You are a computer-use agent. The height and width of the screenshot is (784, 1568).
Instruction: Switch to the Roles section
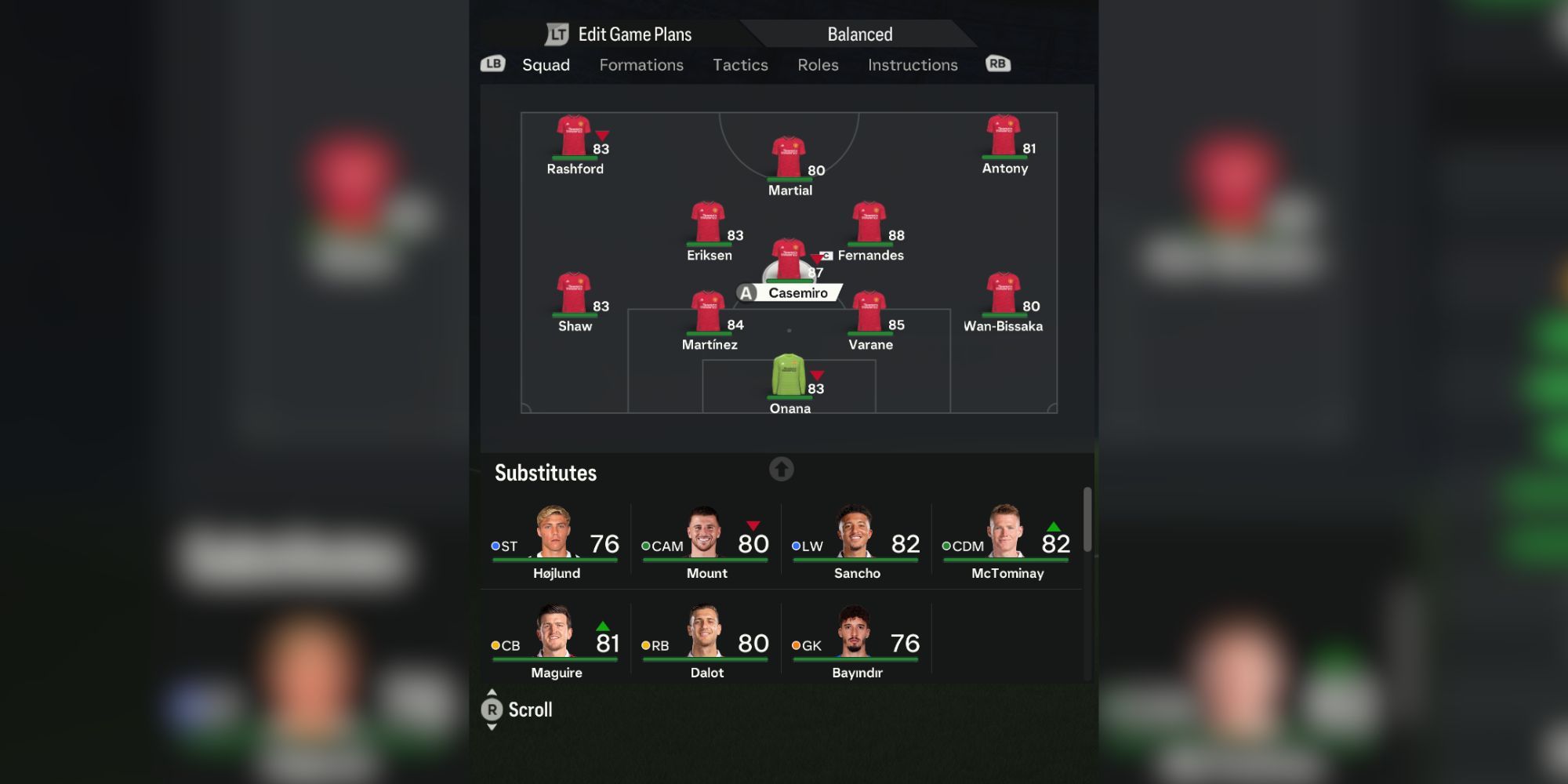[817, 65]
